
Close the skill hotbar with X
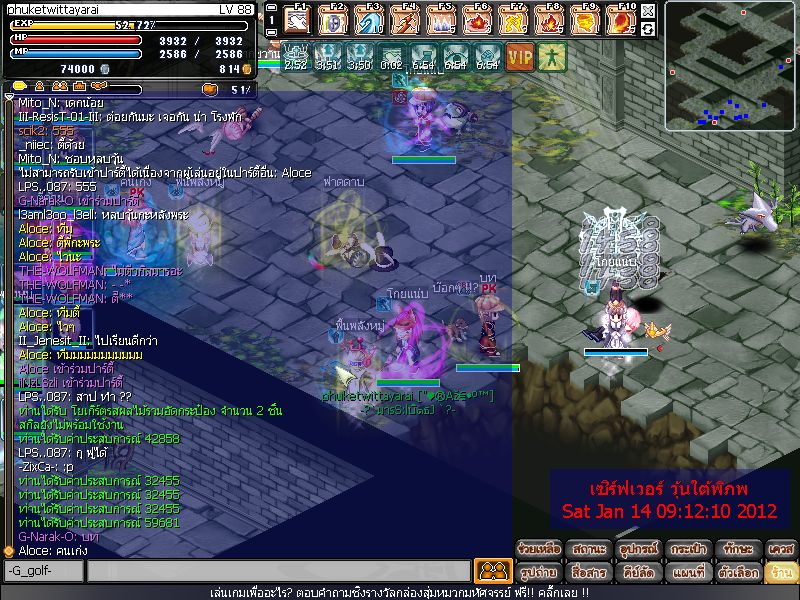click(648, 11)
